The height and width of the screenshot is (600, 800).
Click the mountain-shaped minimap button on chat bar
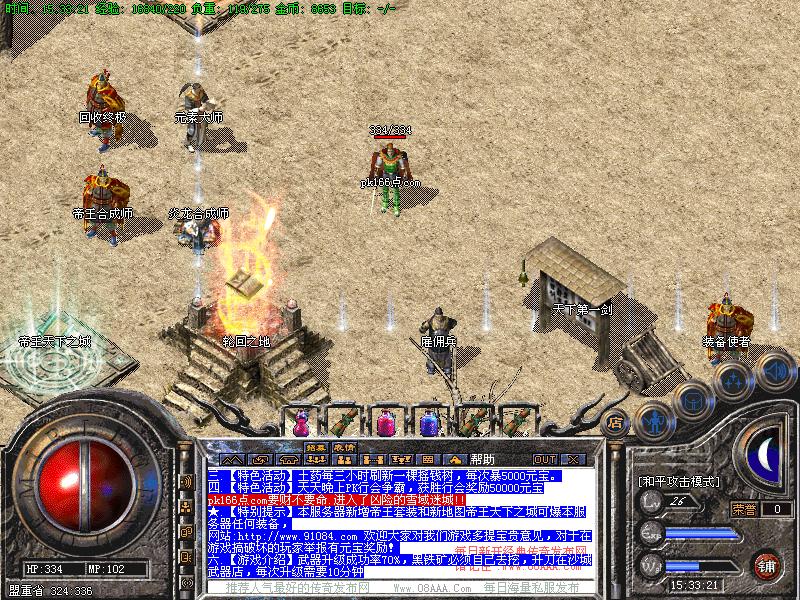coord(231,459)
